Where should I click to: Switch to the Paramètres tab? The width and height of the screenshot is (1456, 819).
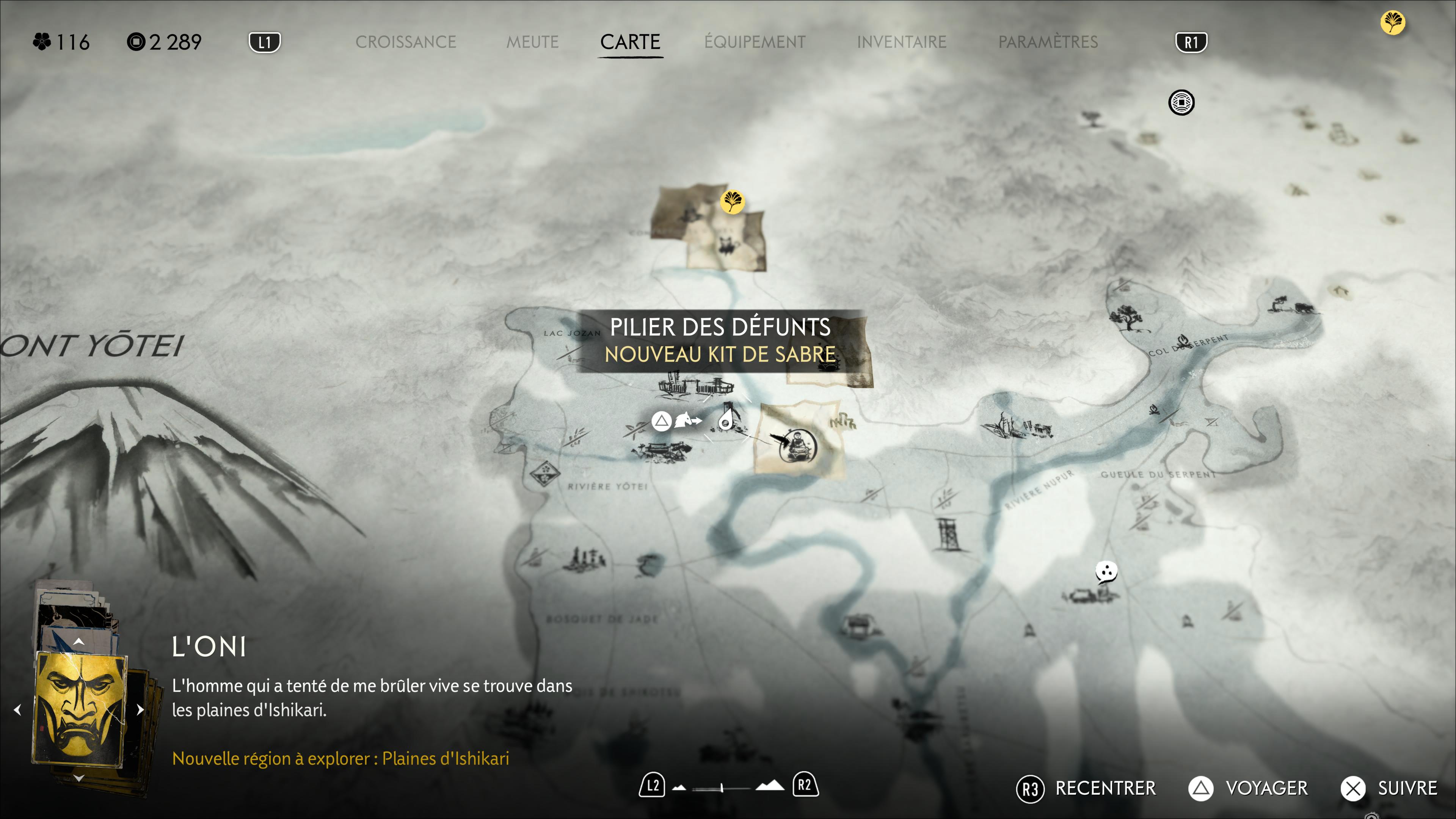[1048, 42]
